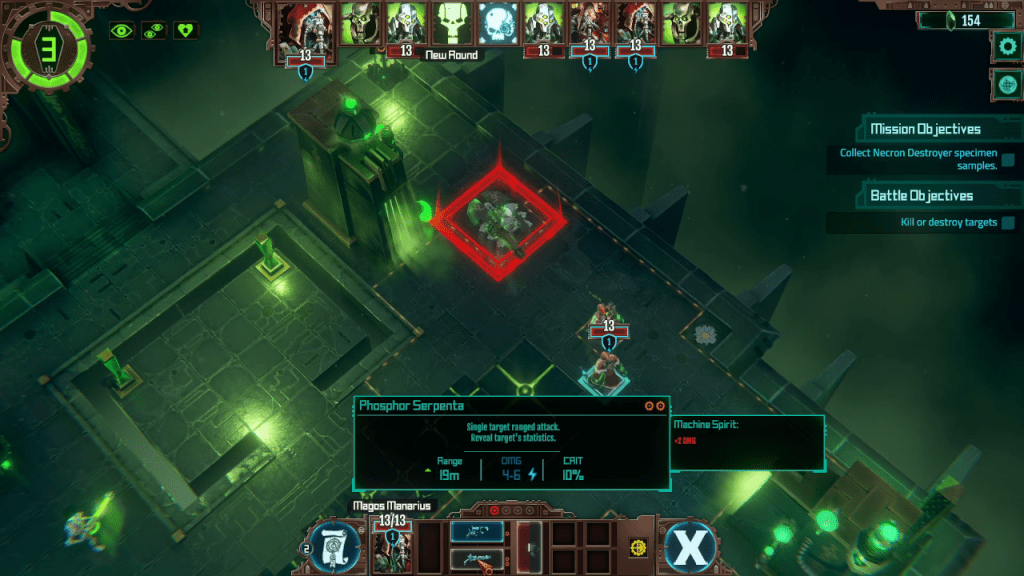Image resolution: width=1024 pixels, height=576 pixels.
Task: Toggle the heart-shaped view icon
Action: coord(186,30)
